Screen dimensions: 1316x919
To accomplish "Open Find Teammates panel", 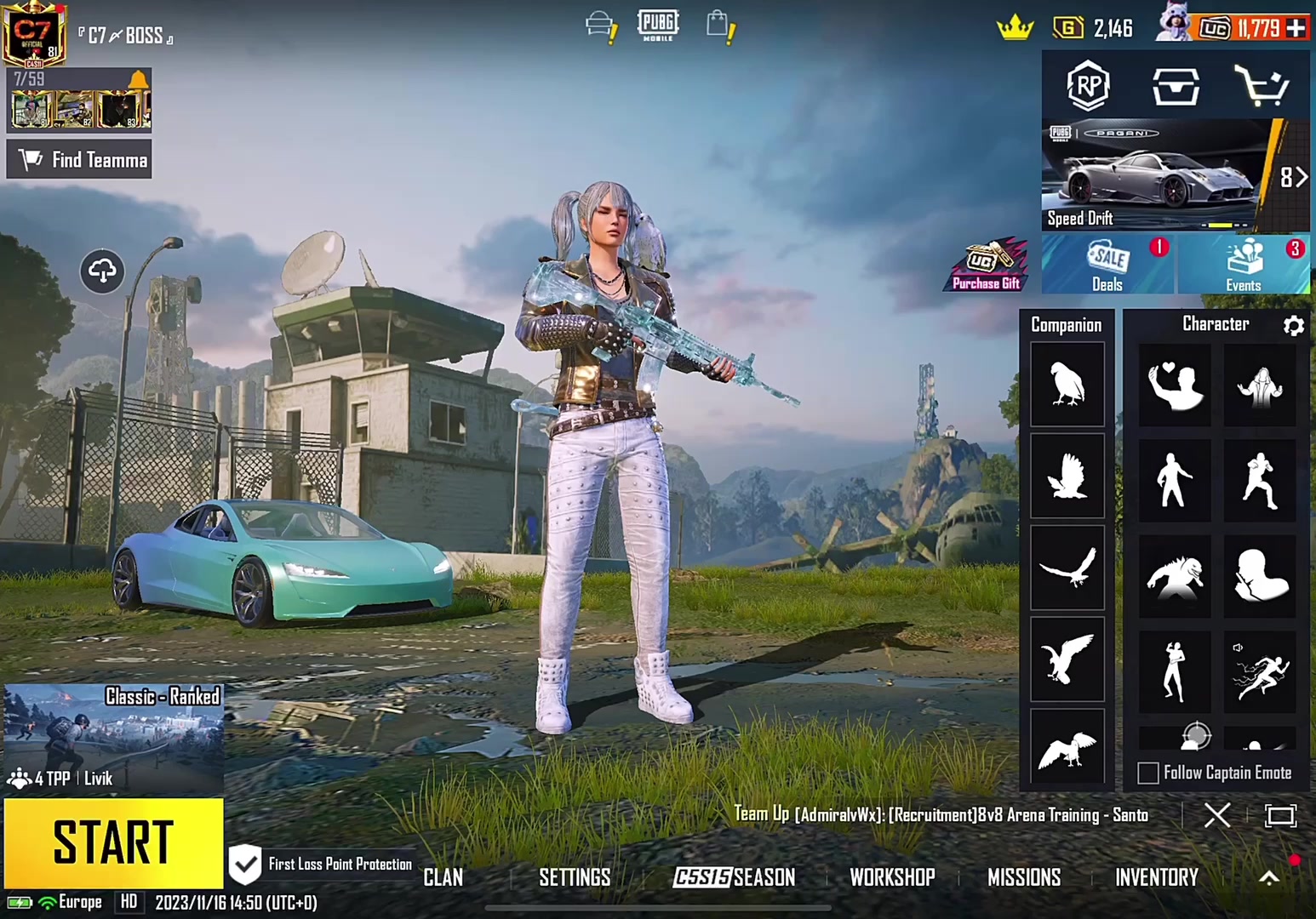I will 79,160.
